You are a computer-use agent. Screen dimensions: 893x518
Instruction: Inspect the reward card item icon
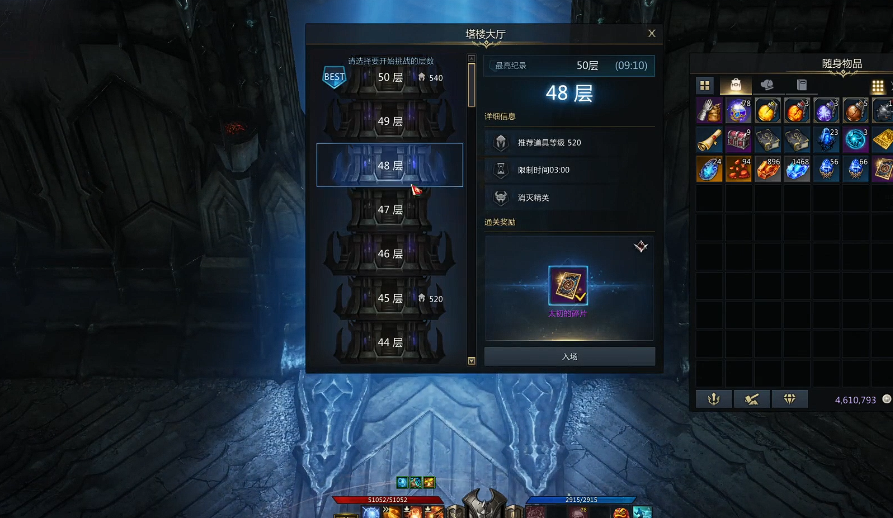coord(568,286)
